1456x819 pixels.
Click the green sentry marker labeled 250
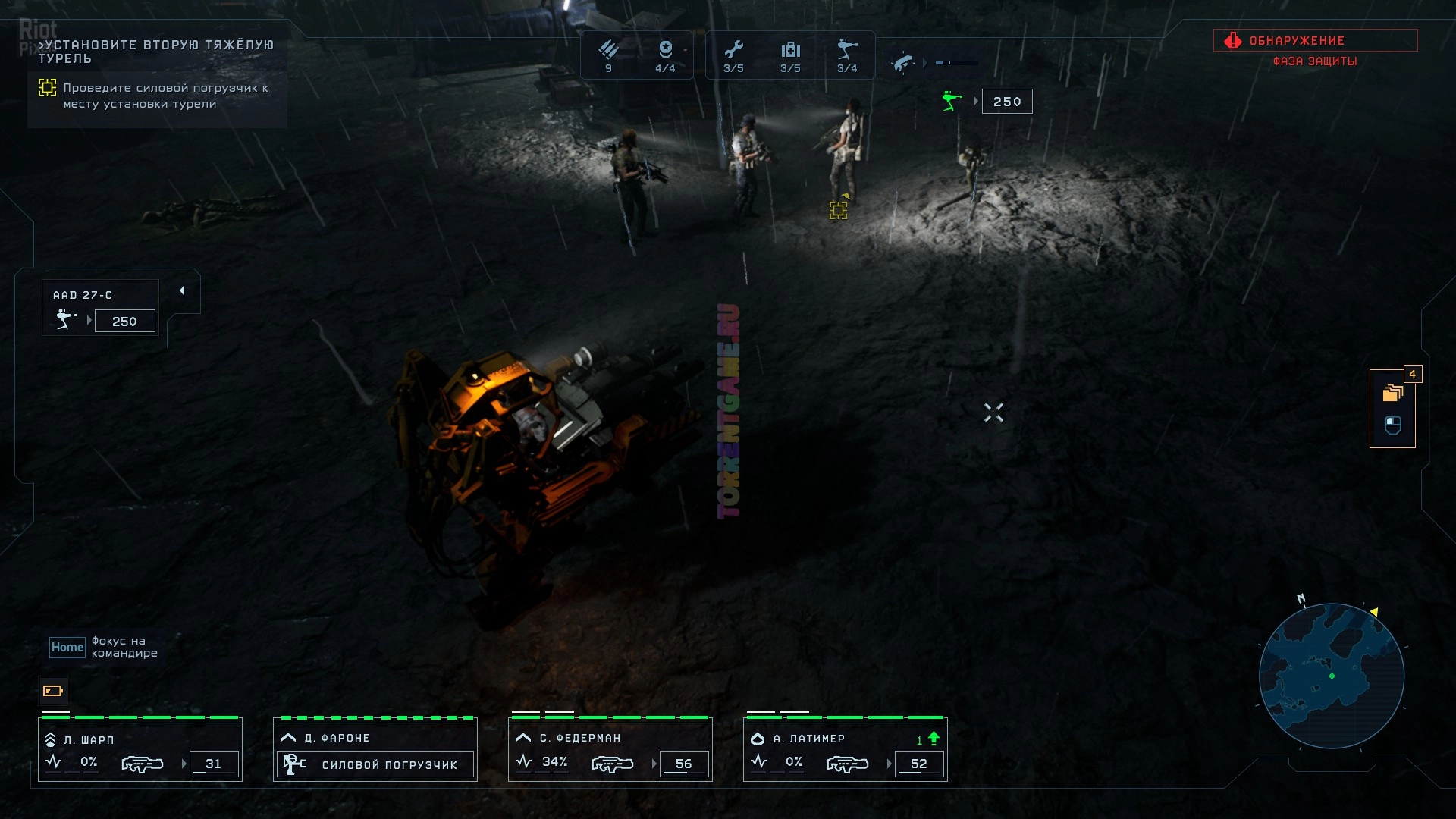point(952,101)
